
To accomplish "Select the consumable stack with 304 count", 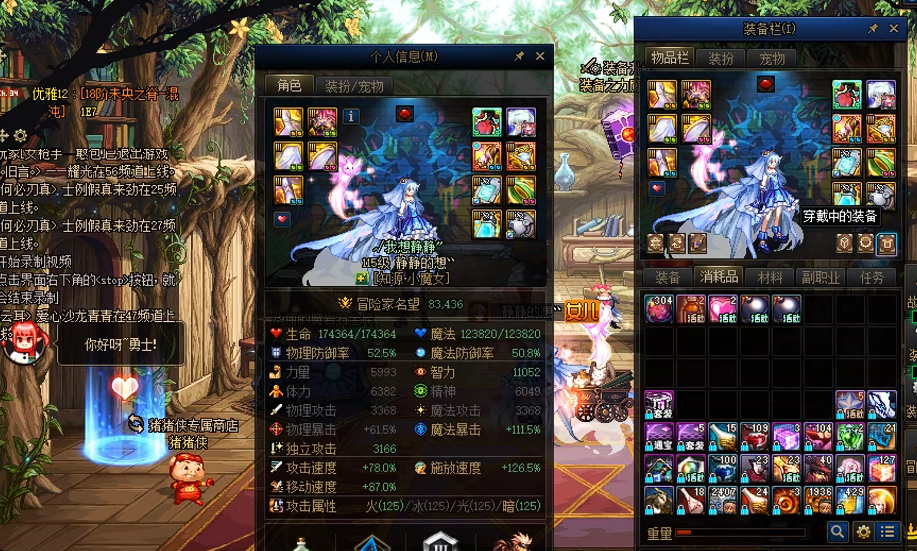I will click(659, 309).
